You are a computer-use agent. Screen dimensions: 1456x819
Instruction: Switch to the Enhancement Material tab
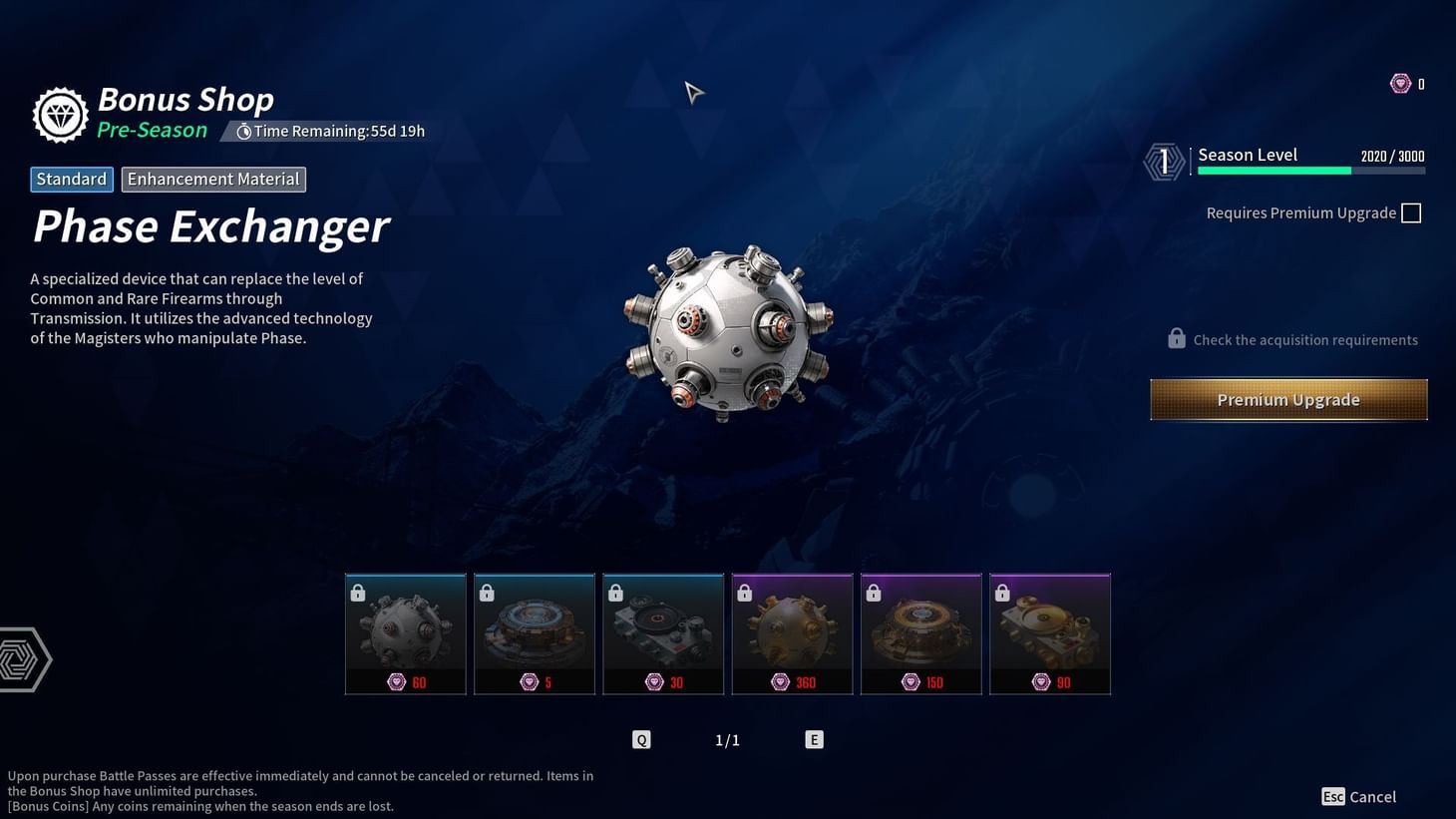click(212, 179)
